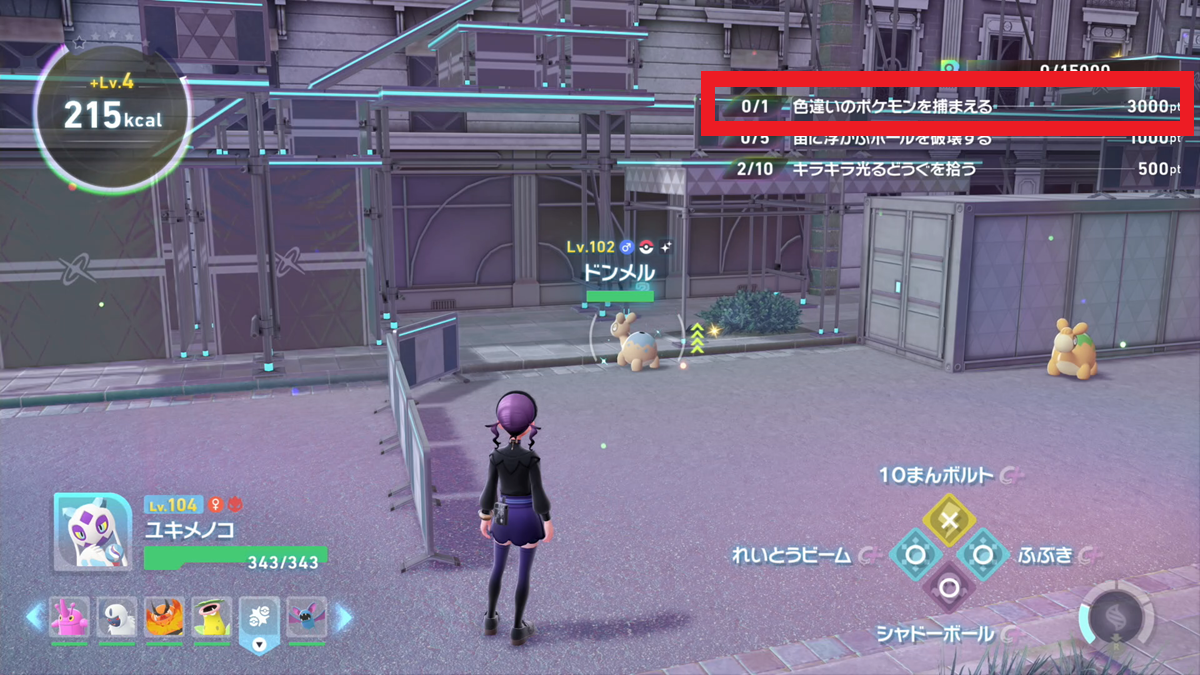Select the orange Emboar party slot

[x=164, y=619]
